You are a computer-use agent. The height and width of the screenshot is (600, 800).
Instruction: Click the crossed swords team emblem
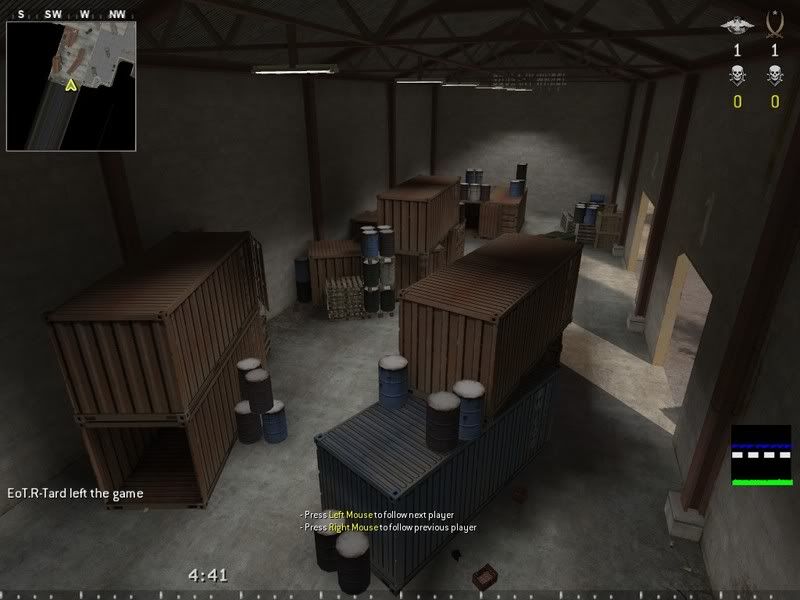tap(774, 21)
